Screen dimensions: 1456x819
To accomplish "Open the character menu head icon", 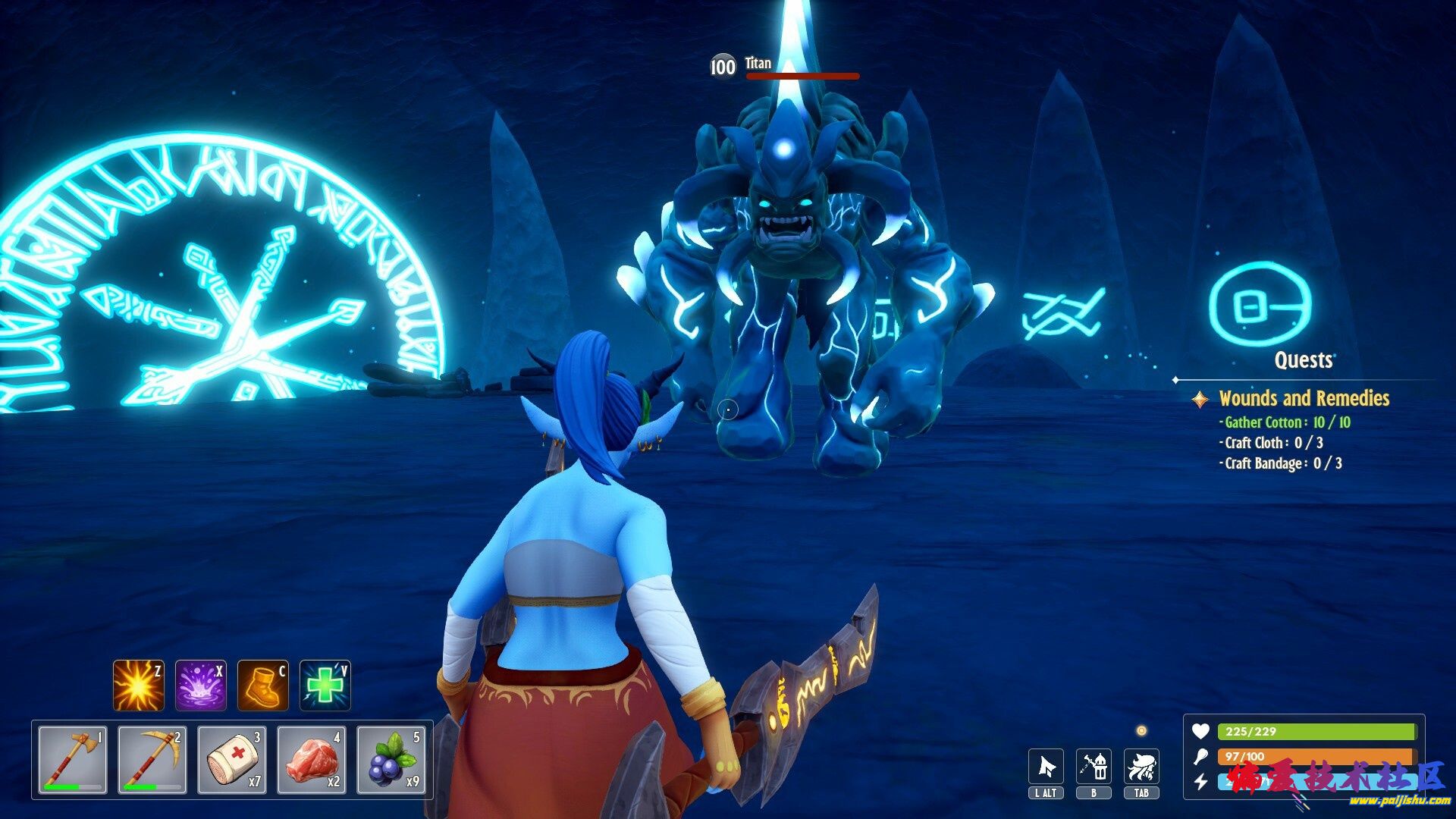I will point(1141,767).
